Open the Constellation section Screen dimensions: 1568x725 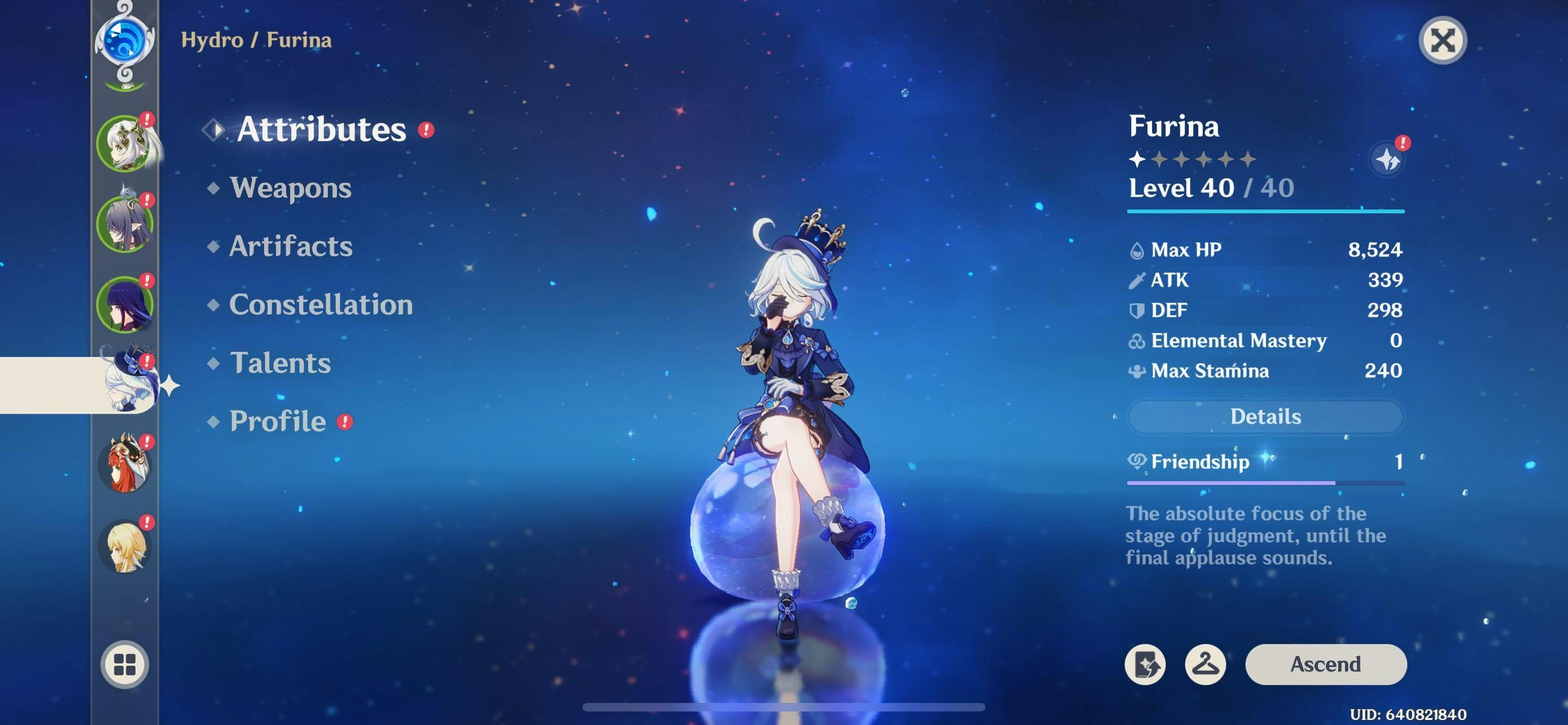[x=320, y=304]
